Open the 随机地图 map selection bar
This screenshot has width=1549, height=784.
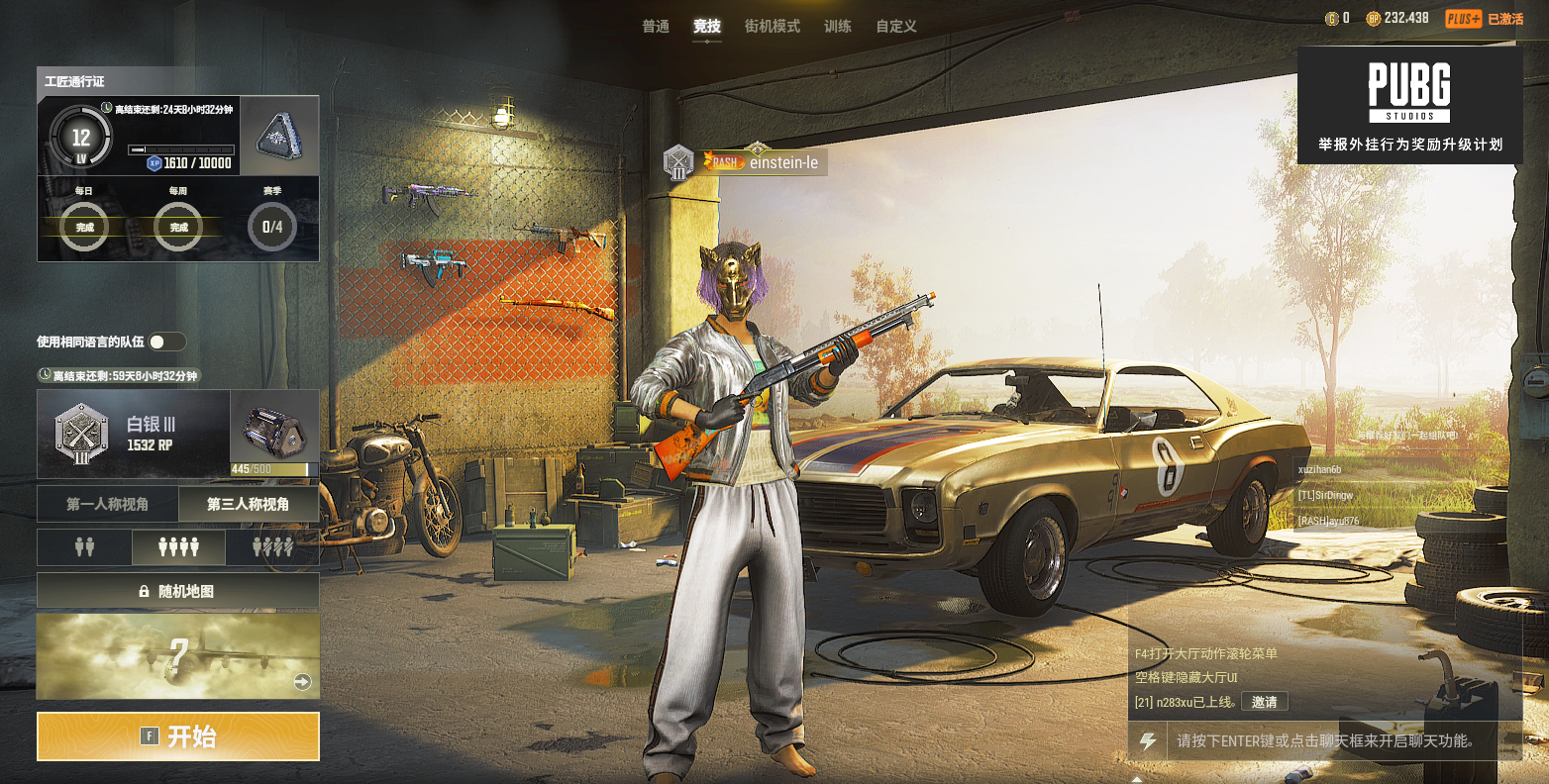click(178, 591)
